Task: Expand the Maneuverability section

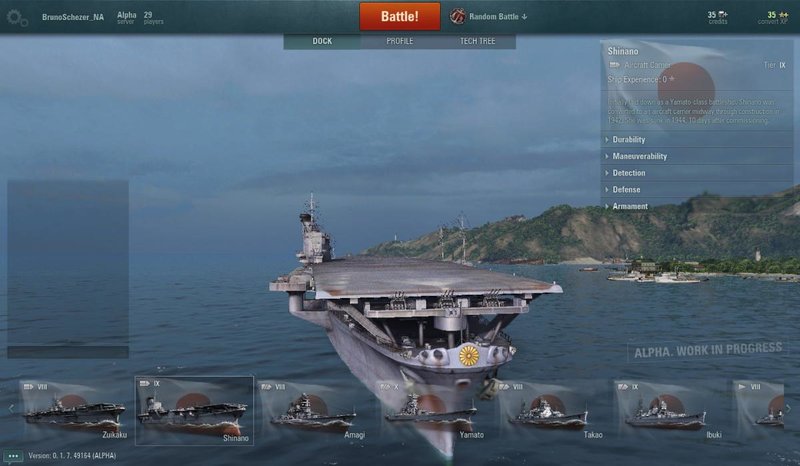Action: (640, 156)
